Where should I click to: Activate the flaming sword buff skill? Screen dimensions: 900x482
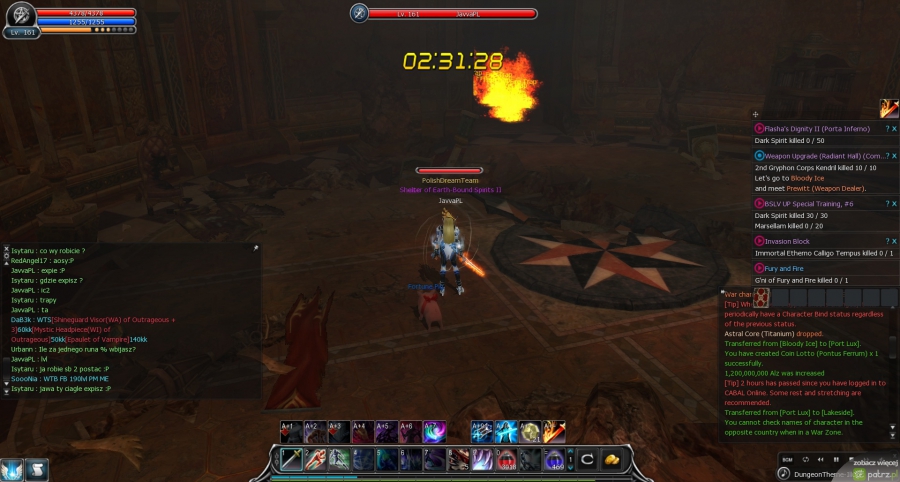pos(554,432)
